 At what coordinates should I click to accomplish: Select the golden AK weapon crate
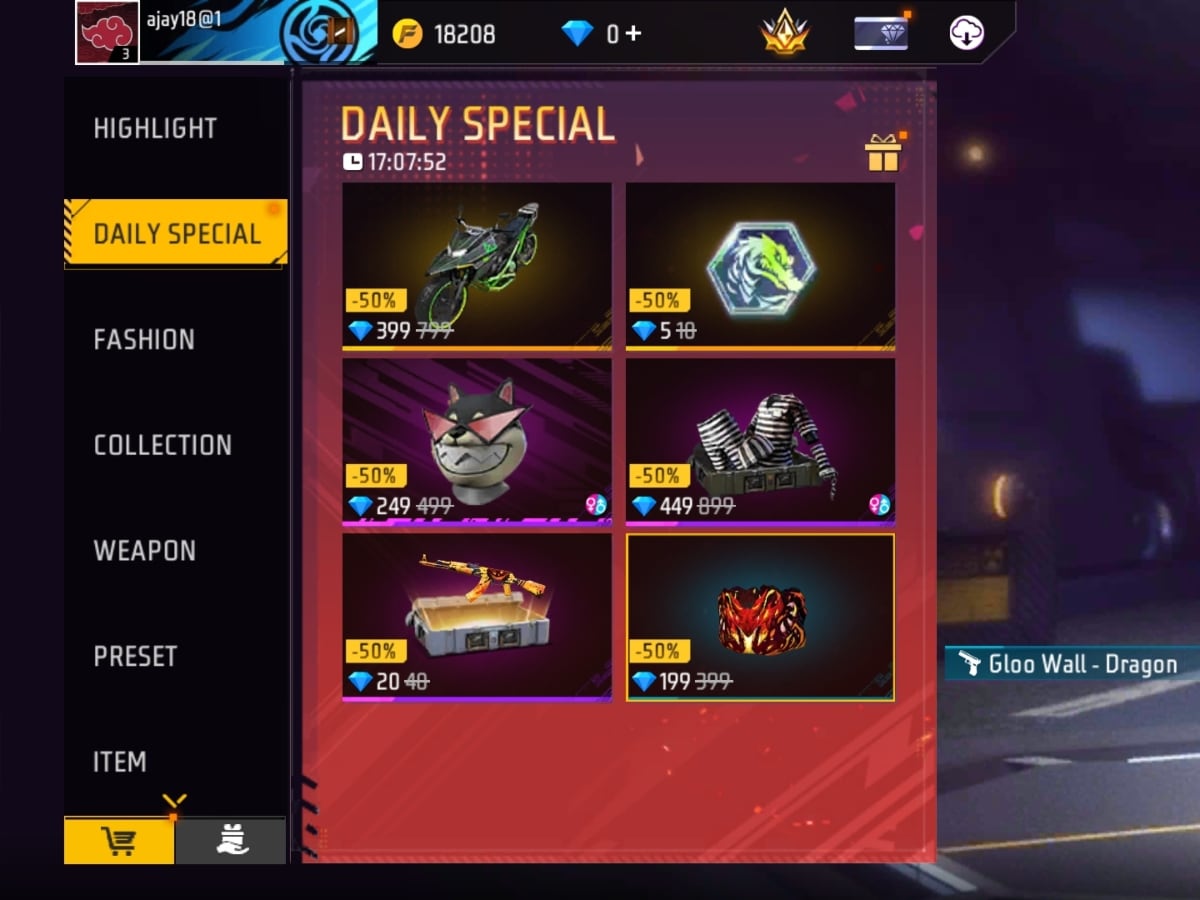pos(477,616)
